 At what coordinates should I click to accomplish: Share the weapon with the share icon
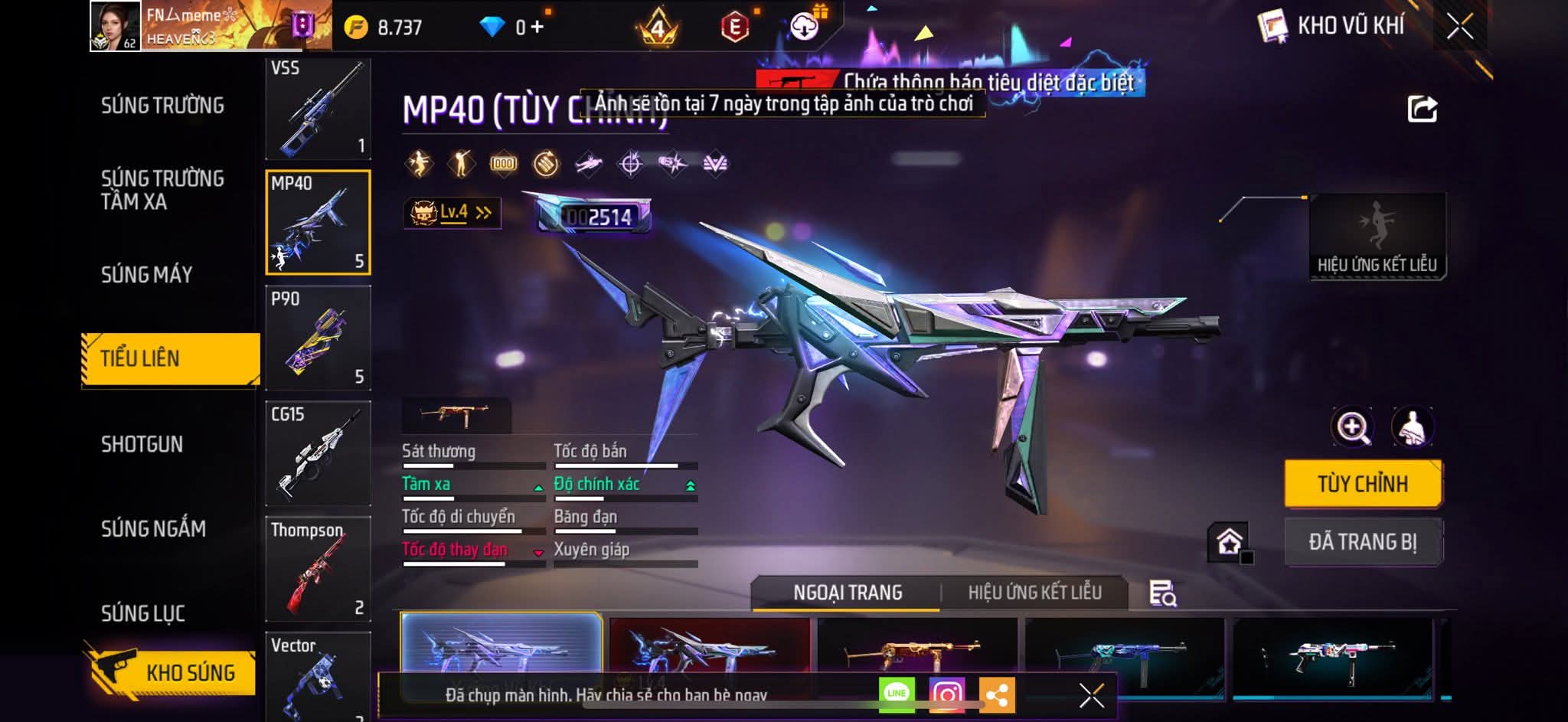click(x=1422, y=109)
